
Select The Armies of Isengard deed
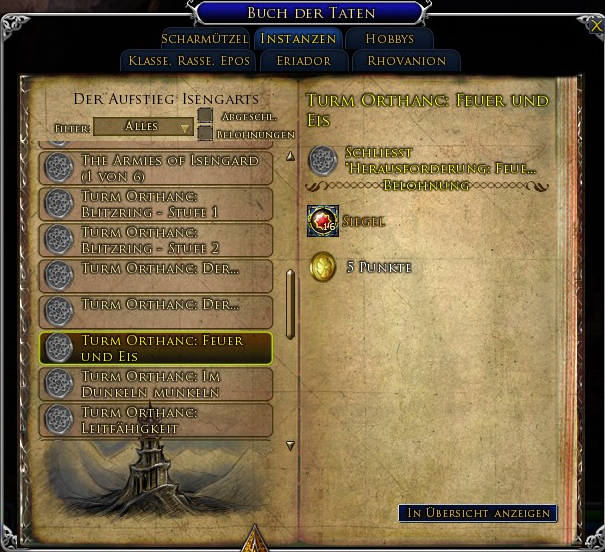click(x=156, y=167)
